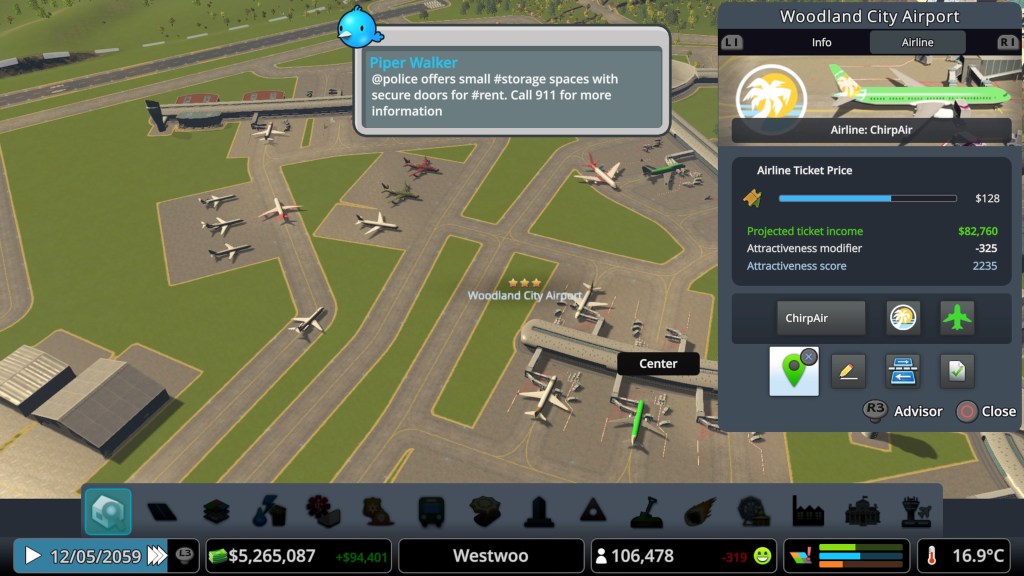
Task: Click the ChirpAir airline name button
Action: pyautogui.click(x=821, y=318)
